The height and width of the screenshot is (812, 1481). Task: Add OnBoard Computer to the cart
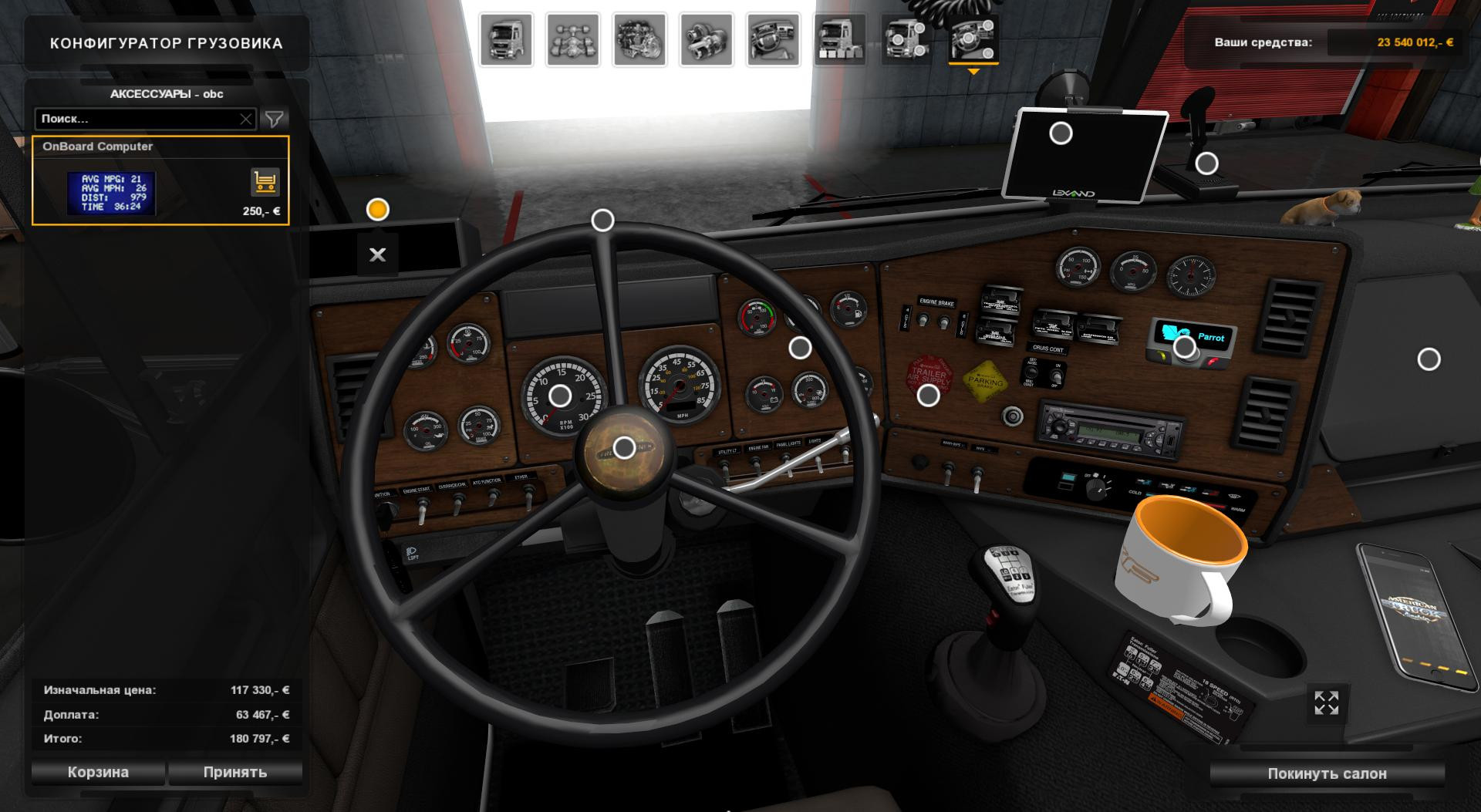[x=265, y=183]
